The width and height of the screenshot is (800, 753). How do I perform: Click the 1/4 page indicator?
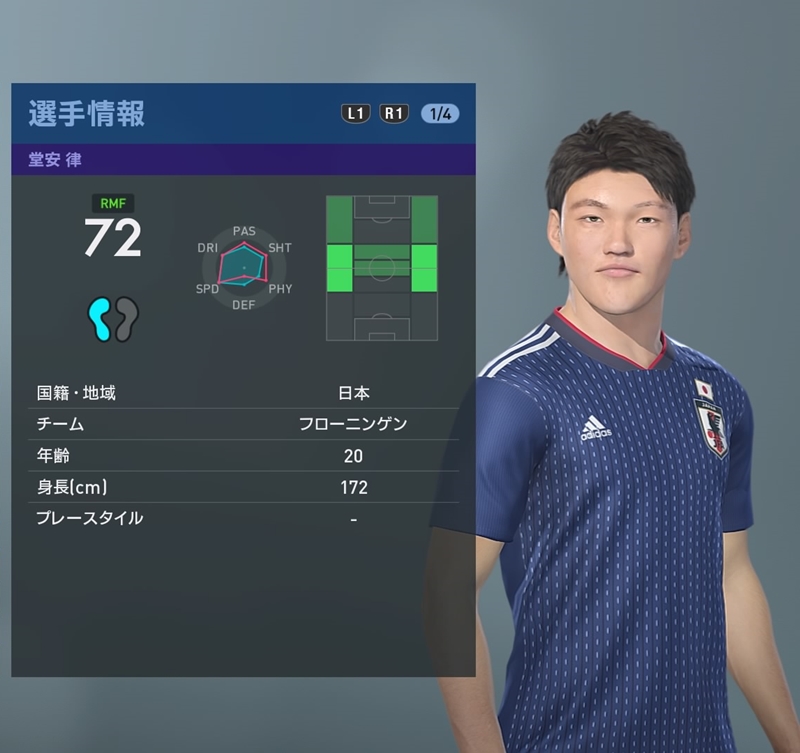440,114
